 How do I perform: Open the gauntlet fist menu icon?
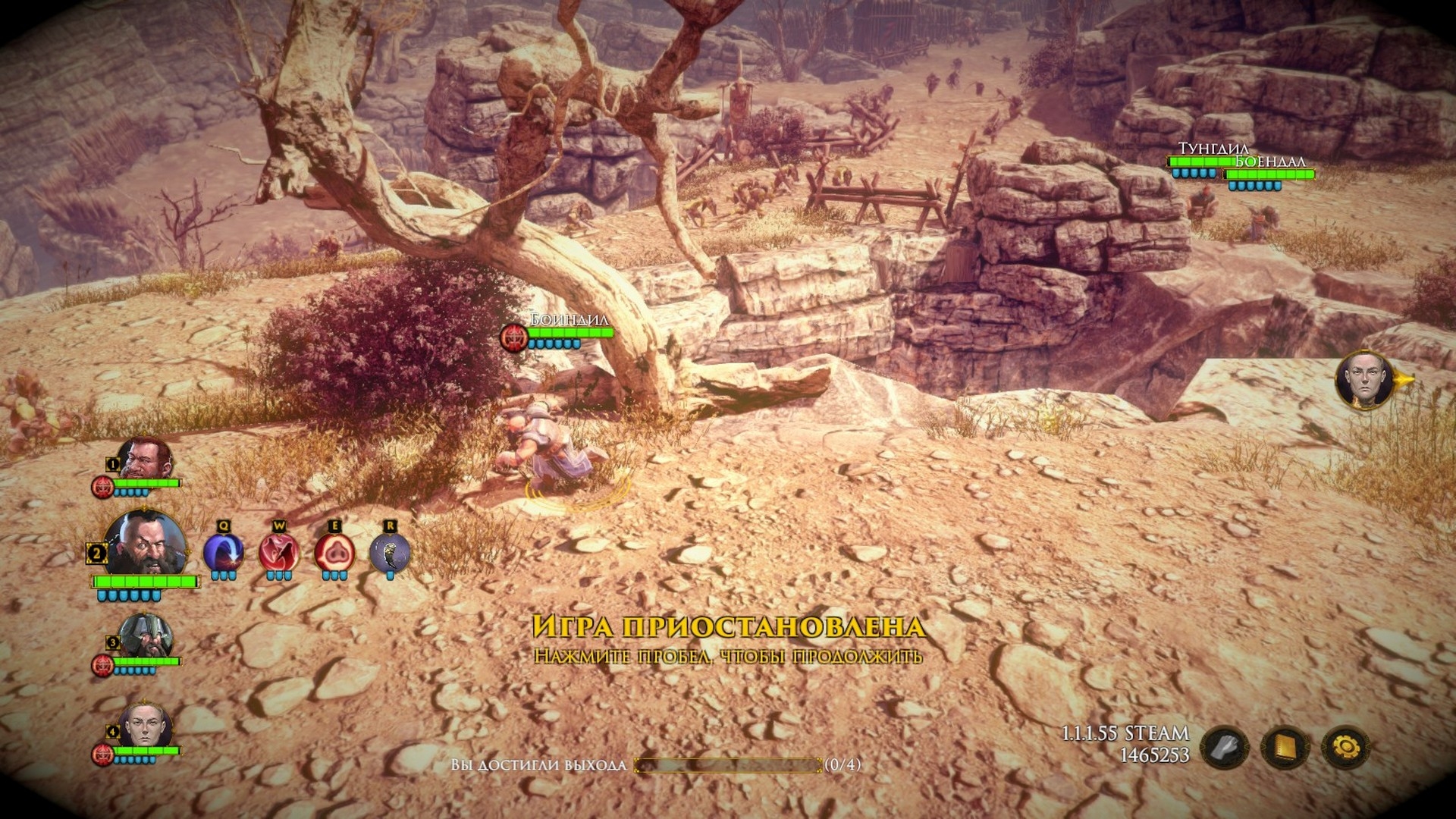coord(1225,748)
